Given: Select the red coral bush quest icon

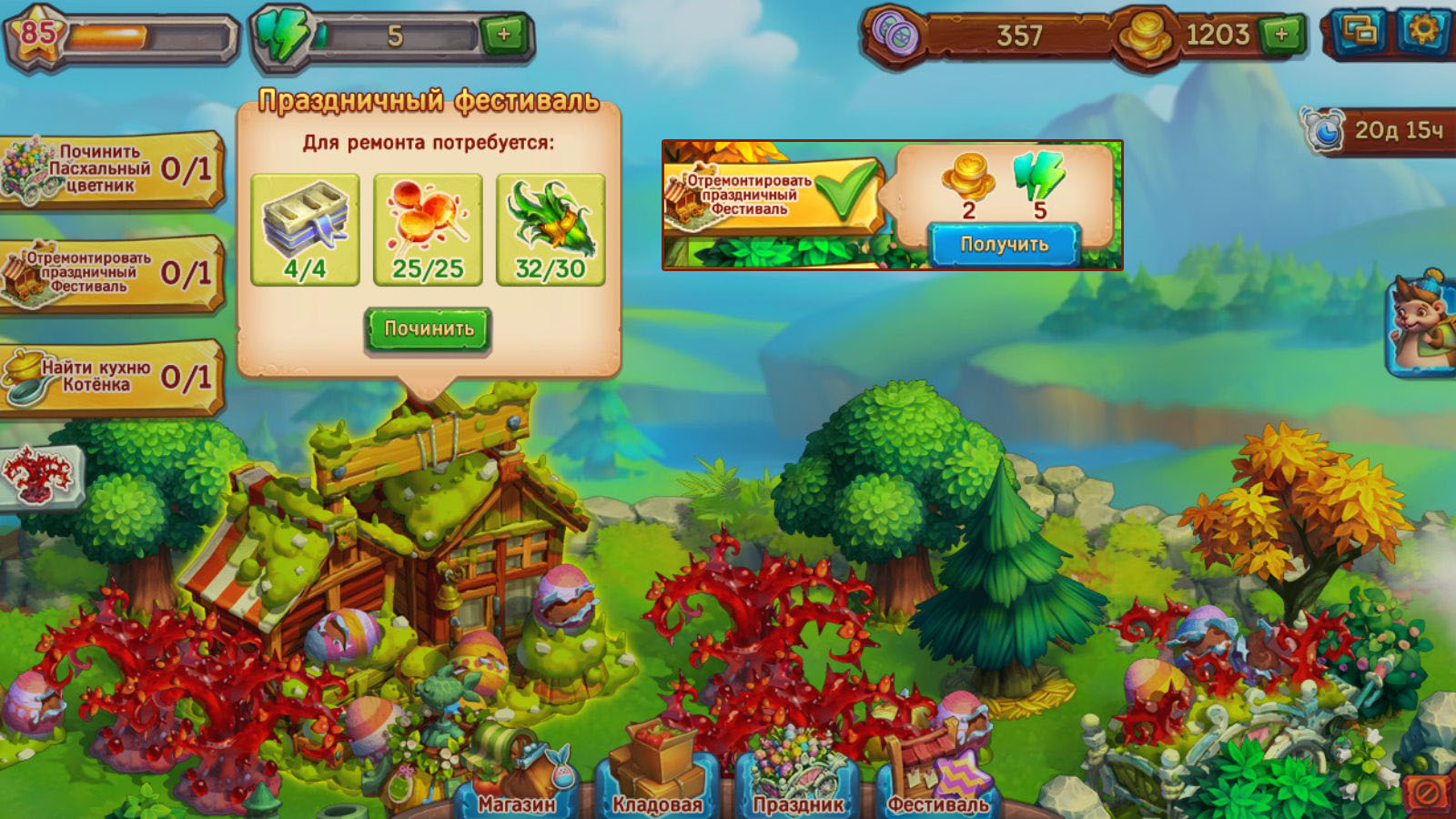Looking at the screenshot, I should click(38, 477).
